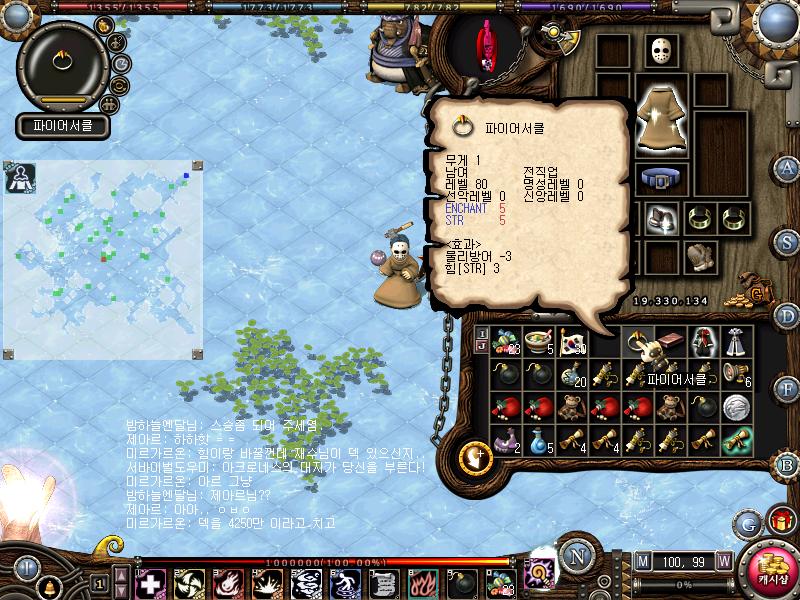Select the candy stack in inventory
Screen dimensions: 800x600
coord(506,343)
